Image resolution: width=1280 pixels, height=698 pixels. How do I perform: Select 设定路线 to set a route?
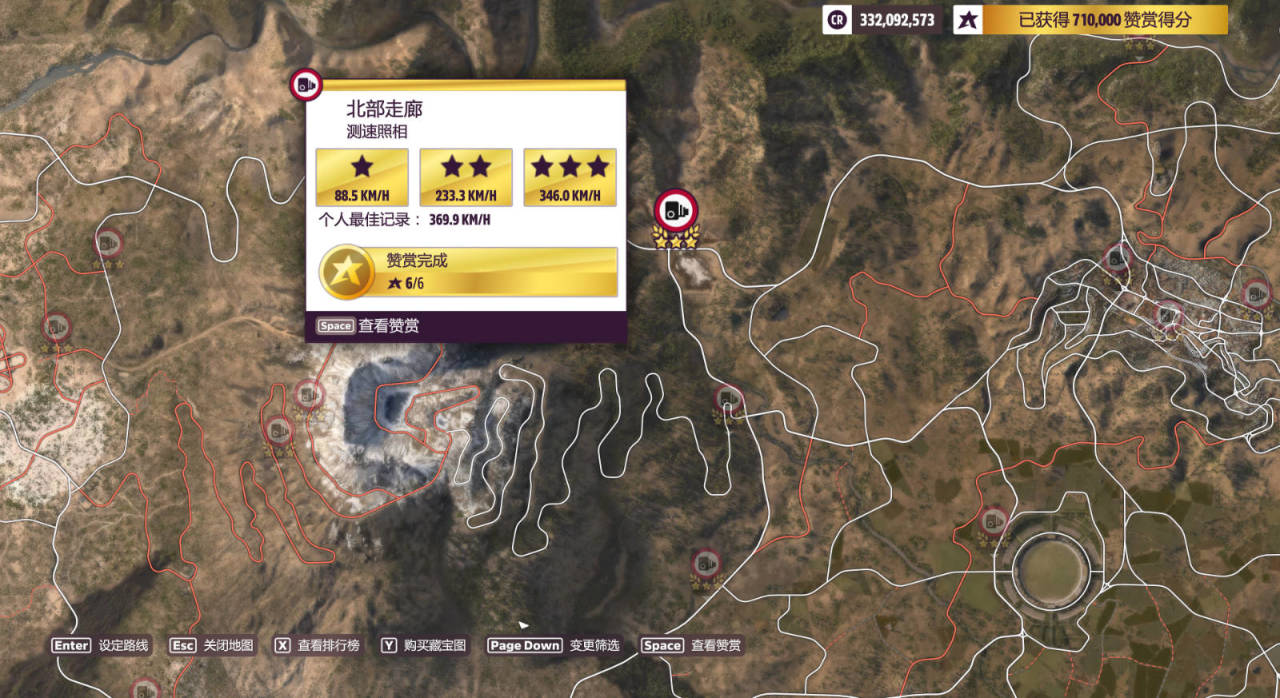pyautogui.click(x=101, y=646)
